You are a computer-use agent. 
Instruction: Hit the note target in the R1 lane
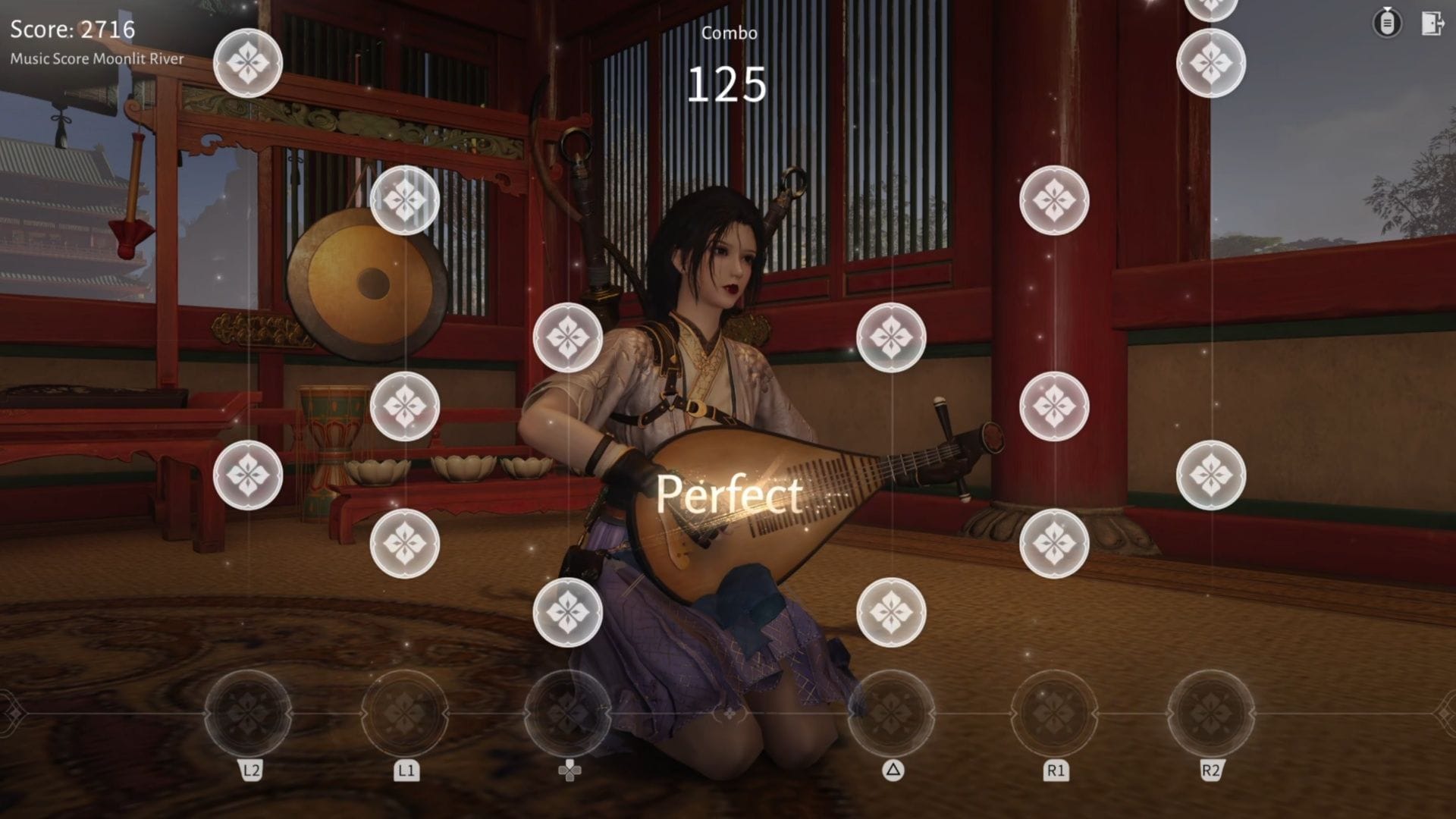pyautogui.click(x=1054, y=713)
